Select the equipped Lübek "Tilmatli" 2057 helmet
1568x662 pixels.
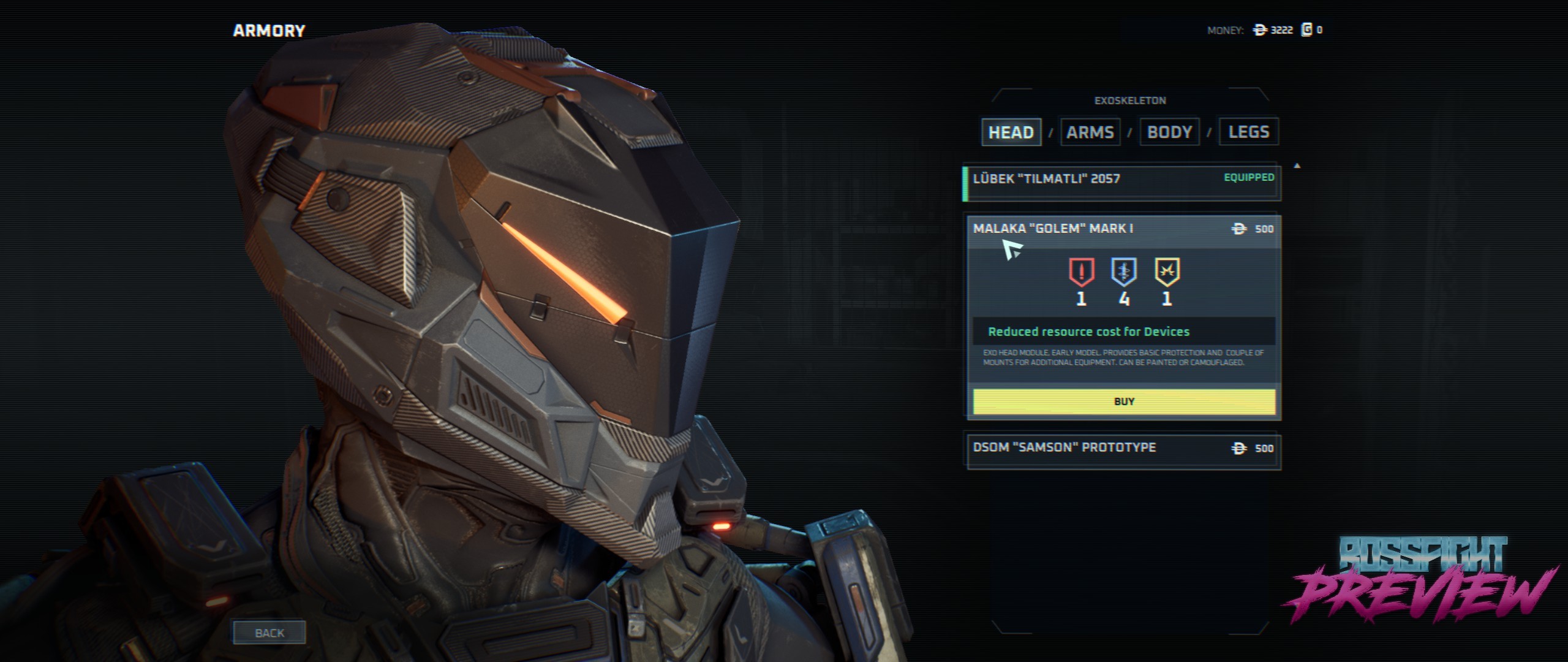[x=1121, y=183]
